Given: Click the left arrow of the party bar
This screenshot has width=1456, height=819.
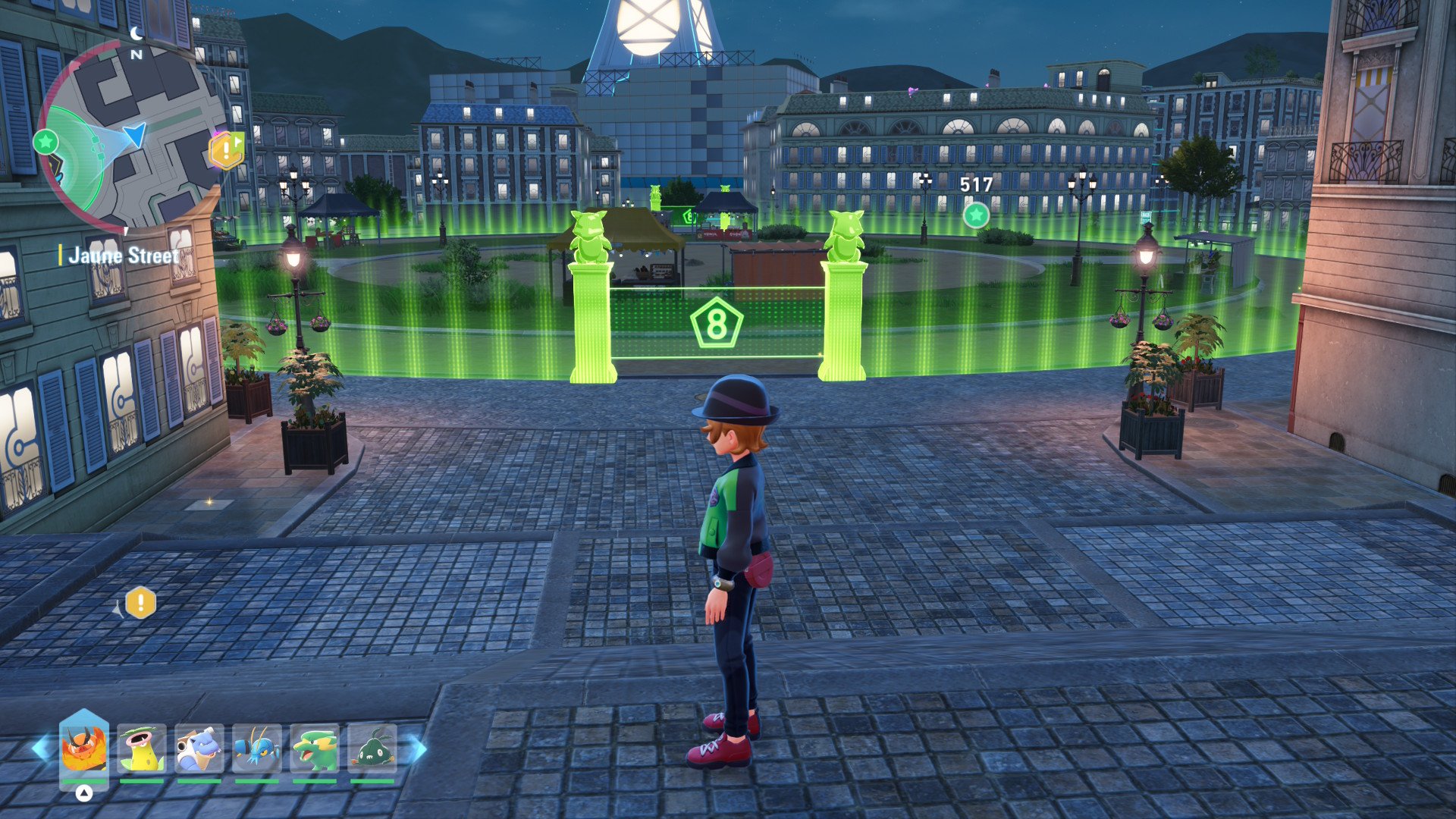Looking at the screenshot, I should tap(42, 749).
